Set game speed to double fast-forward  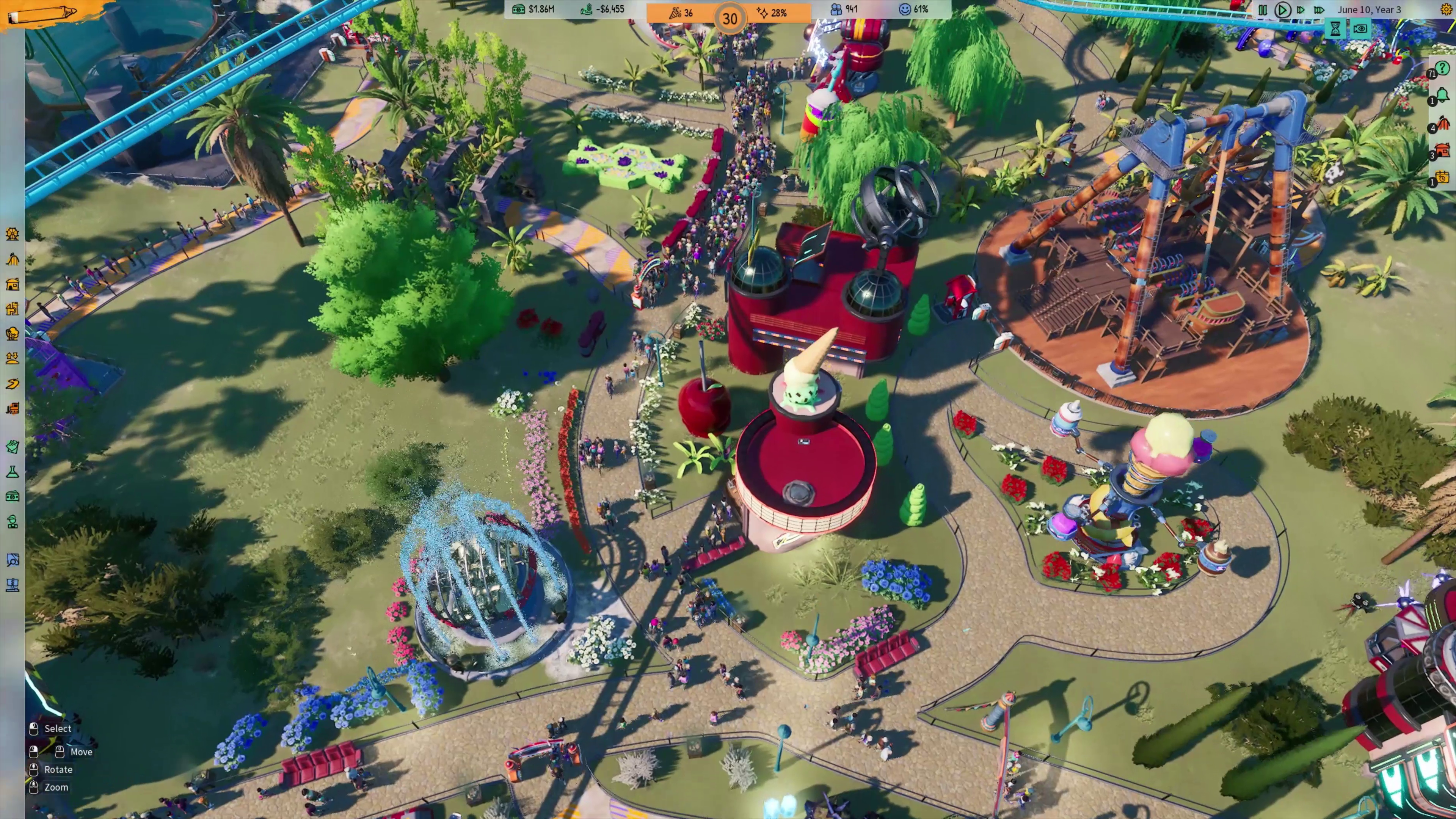pos(1301,9)
